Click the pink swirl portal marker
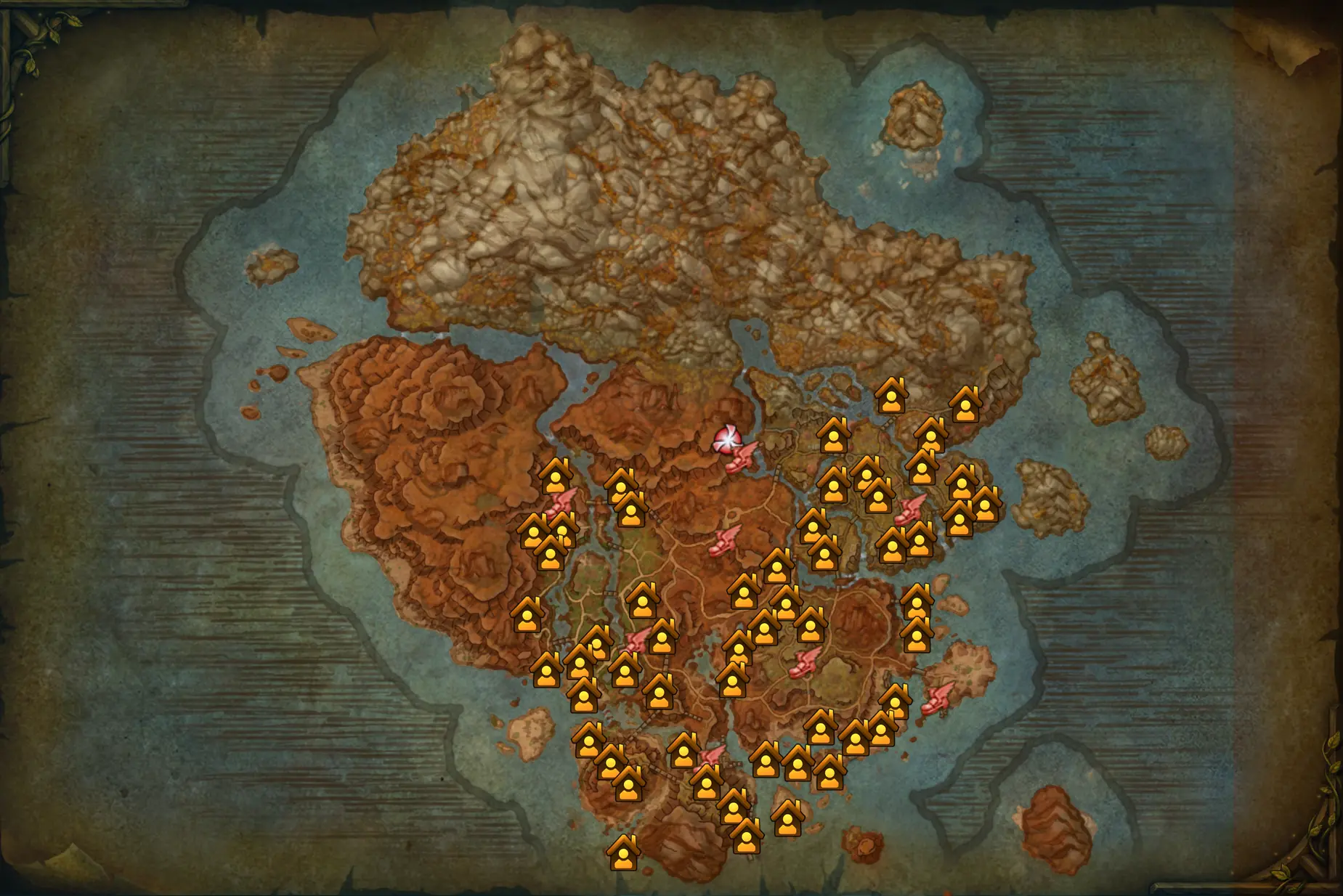1343x896 pixels. [x=726, y=439]
